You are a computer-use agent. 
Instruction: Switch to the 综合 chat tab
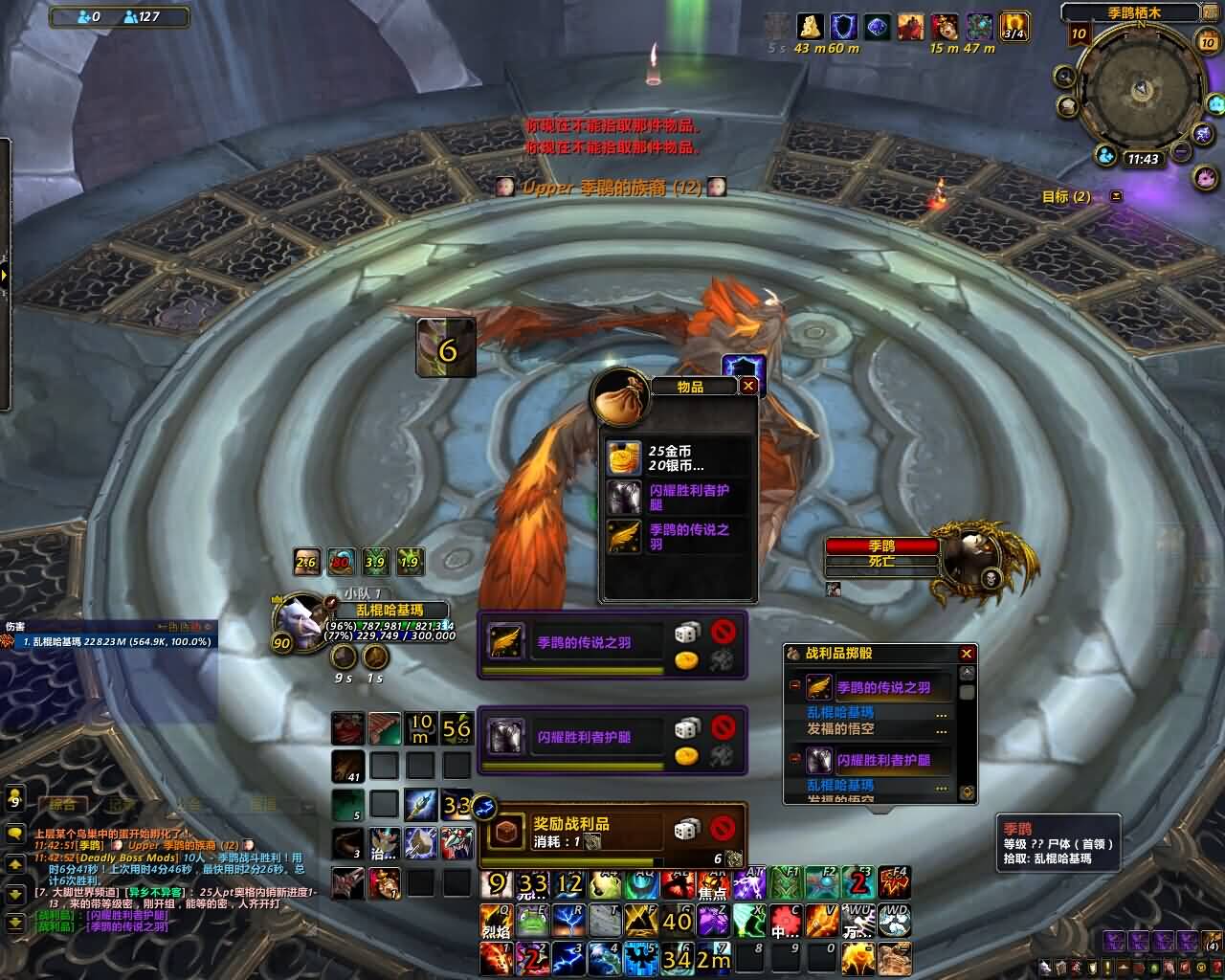tap(63, 805)
